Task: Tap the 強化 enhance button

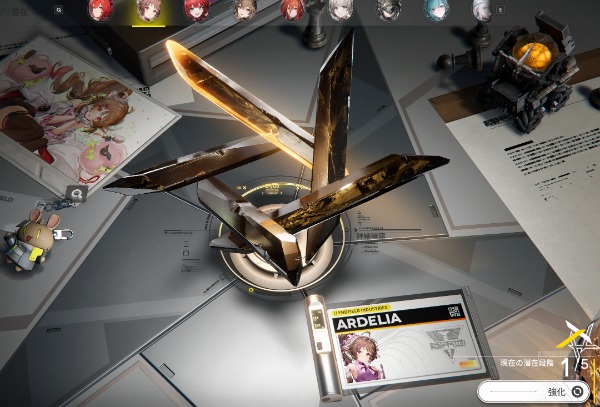Action: (537, 392)
